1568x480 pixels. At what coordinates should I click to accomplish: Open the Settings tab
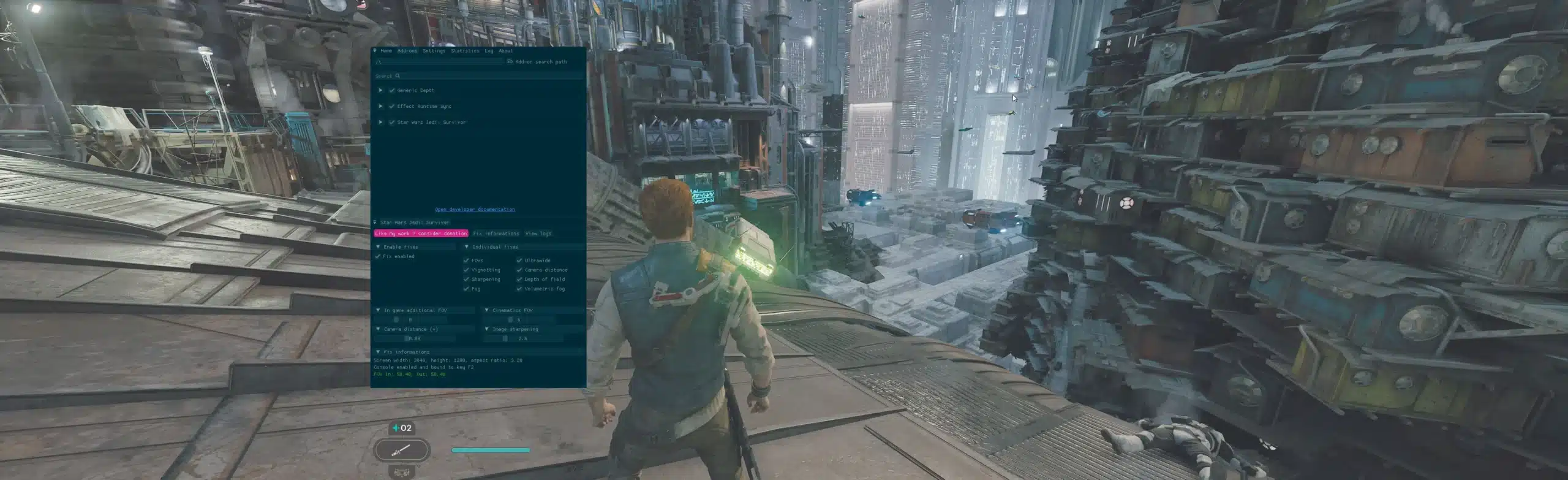[434, 51]
